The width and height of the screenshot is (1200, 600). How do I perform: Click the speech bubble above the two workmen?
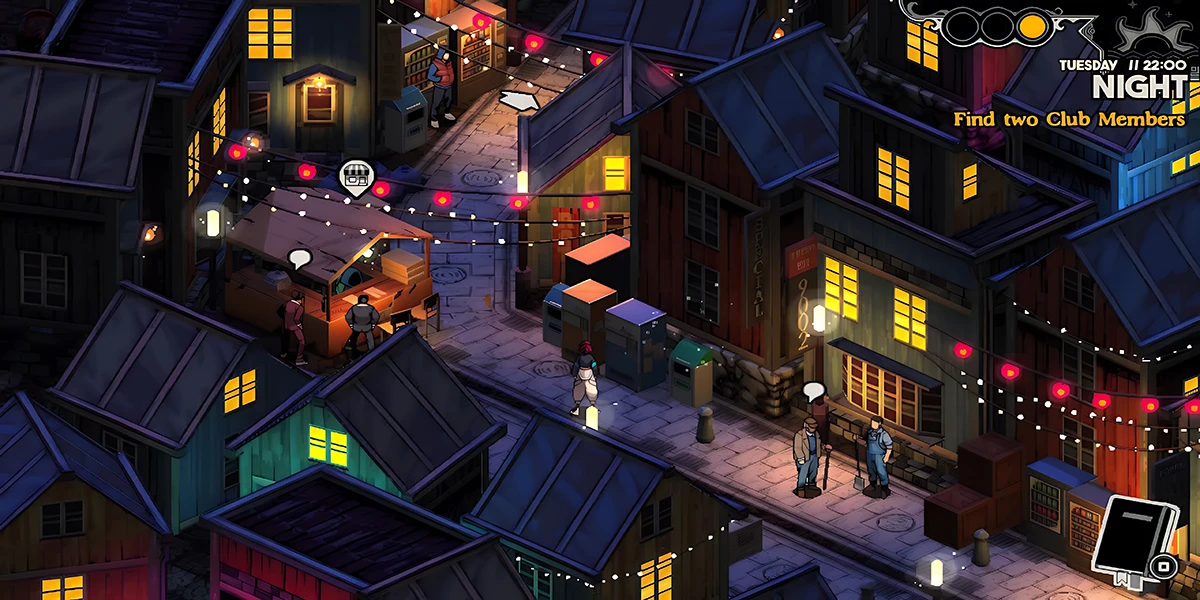[813, 390]
